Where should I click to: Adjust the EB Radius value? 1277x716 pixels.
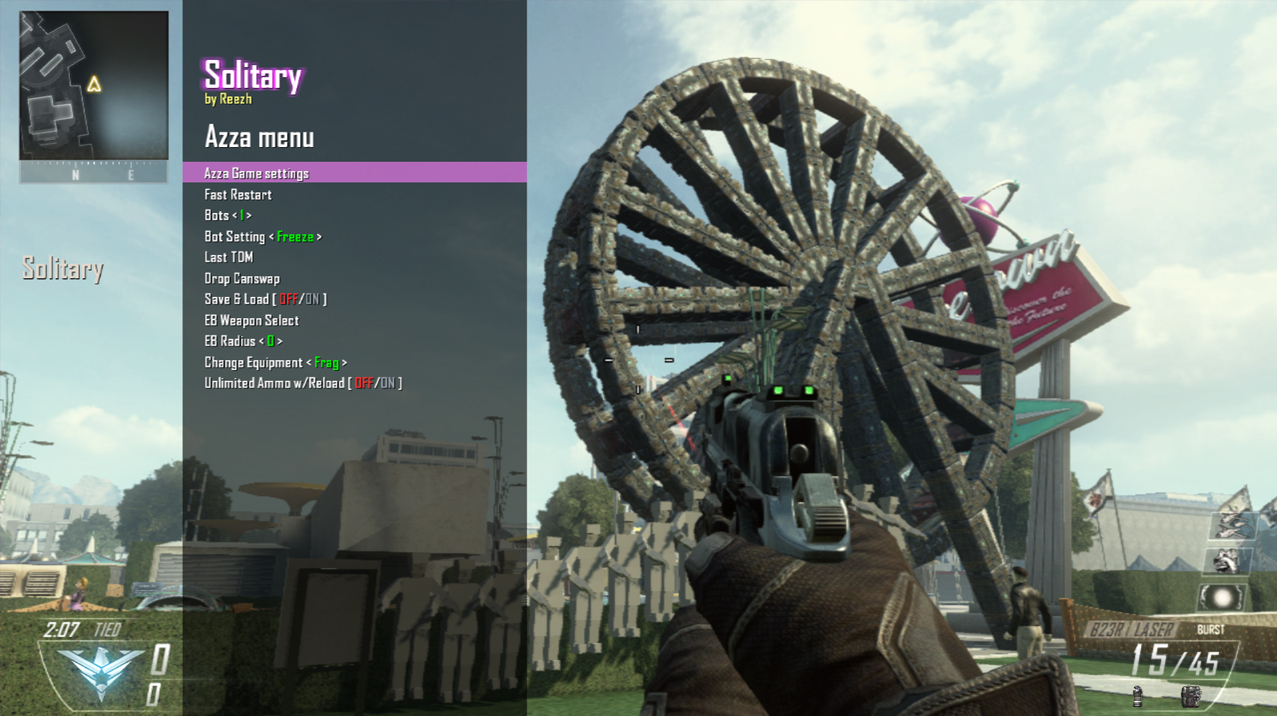(x=243, y=342)
